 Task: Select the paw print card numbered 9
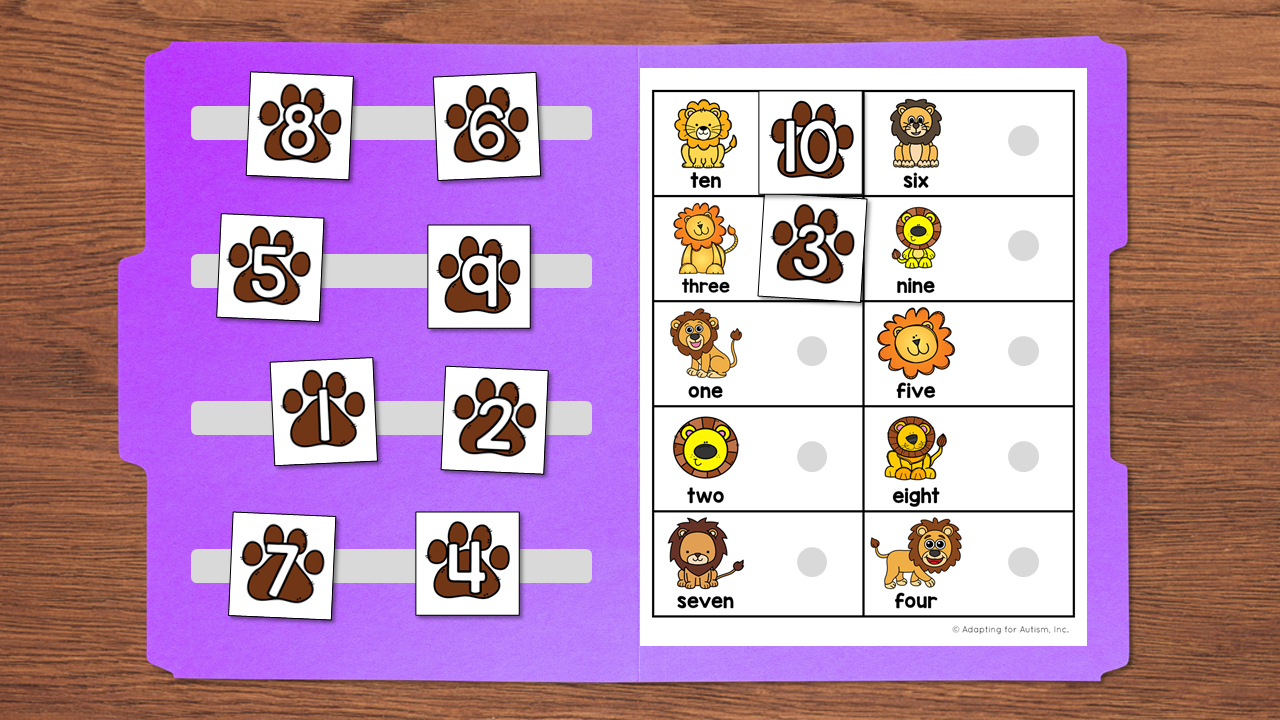tap(479, 276)
